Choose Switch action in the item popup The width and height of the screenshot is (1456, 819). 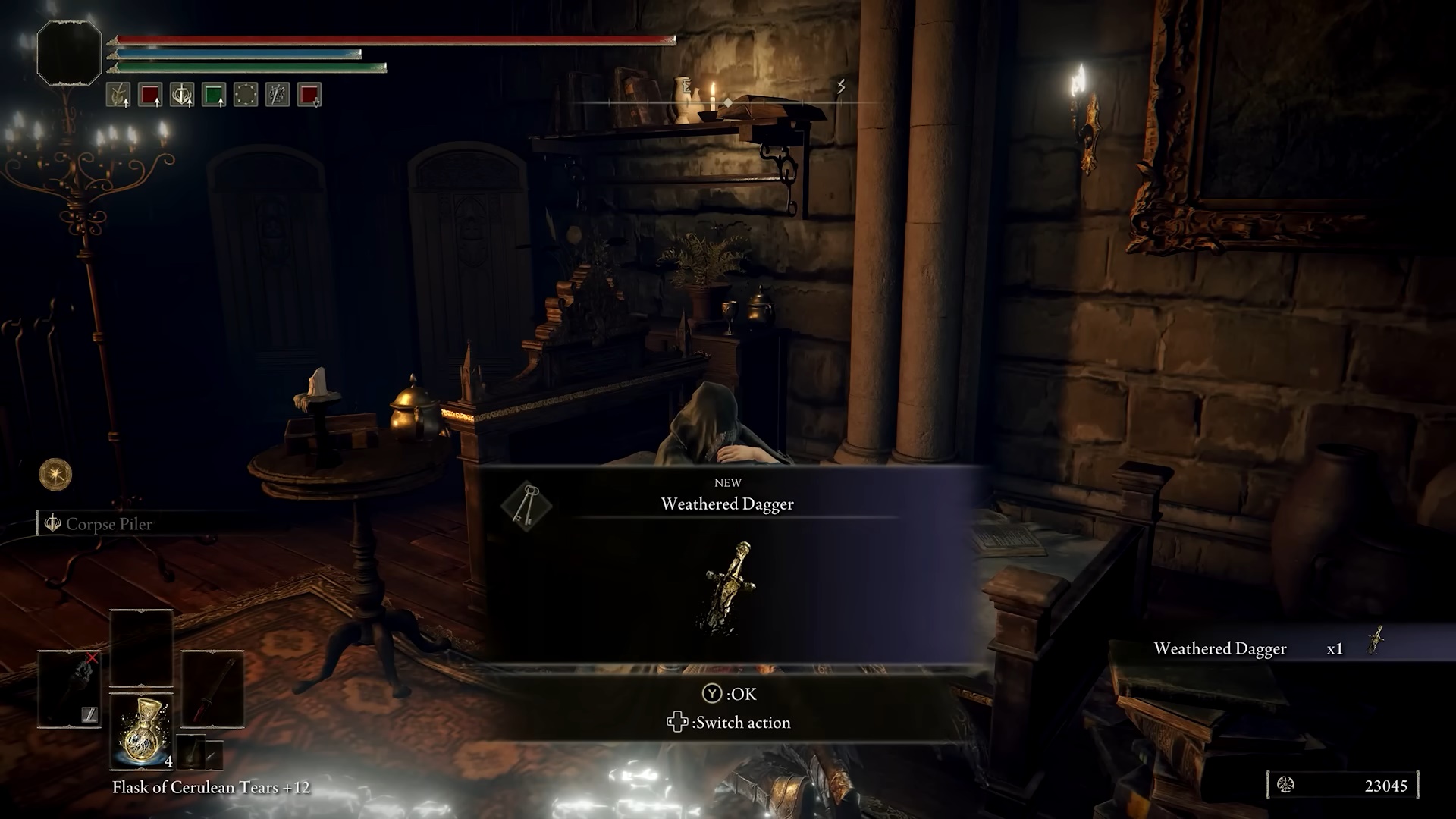tap(729, 723)
